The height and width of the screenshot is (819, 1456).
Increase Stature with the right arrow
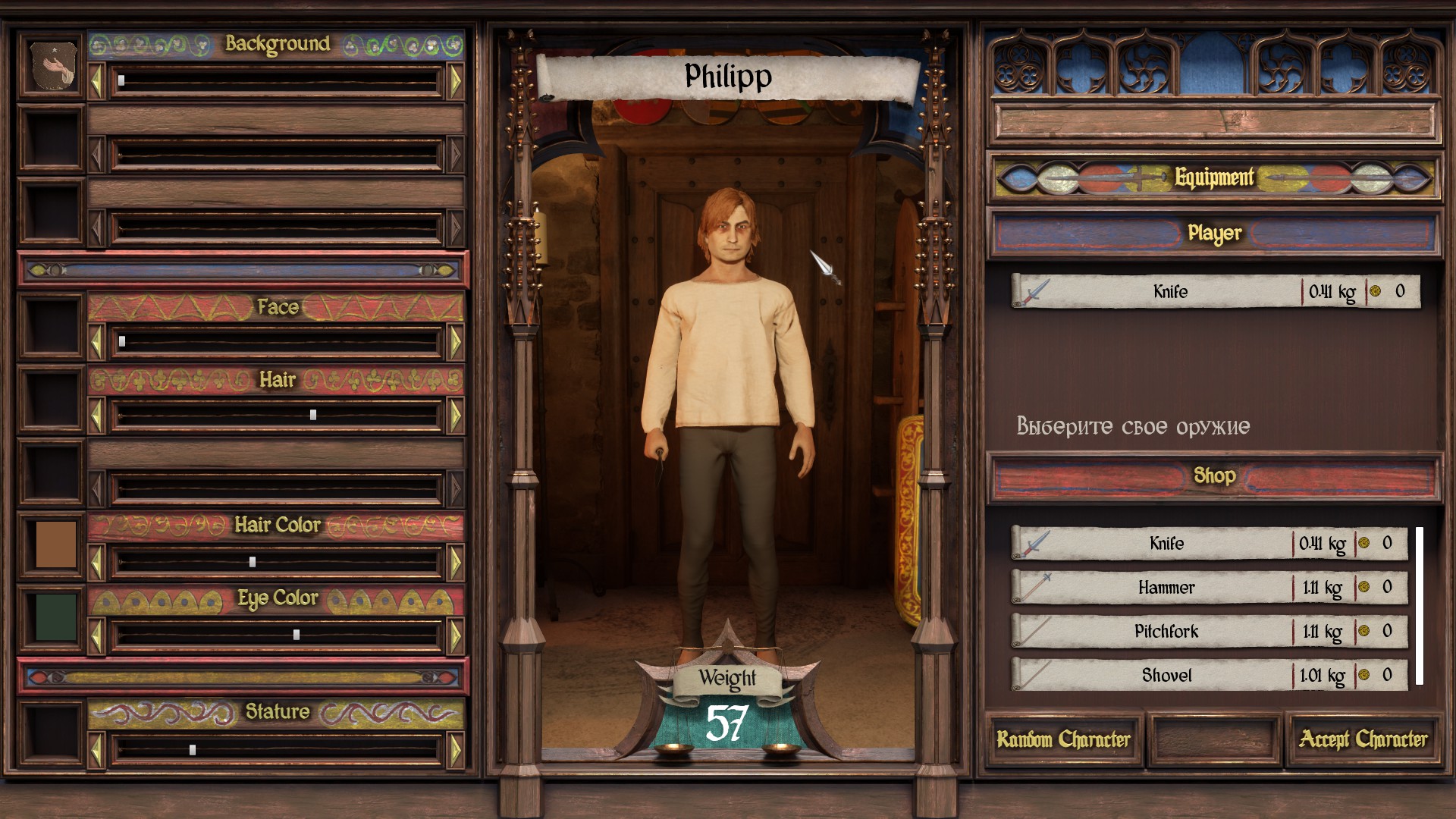[456, 750]
